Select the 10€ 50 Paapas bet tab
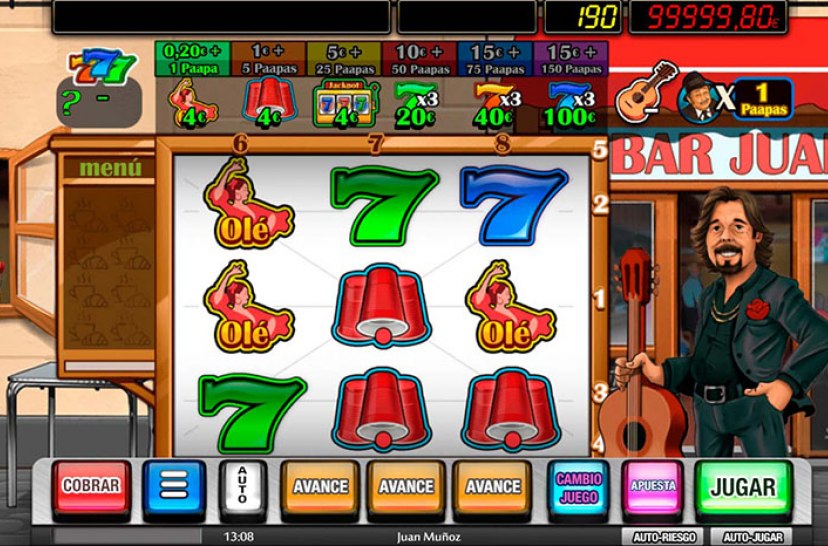 pos(419,59)
